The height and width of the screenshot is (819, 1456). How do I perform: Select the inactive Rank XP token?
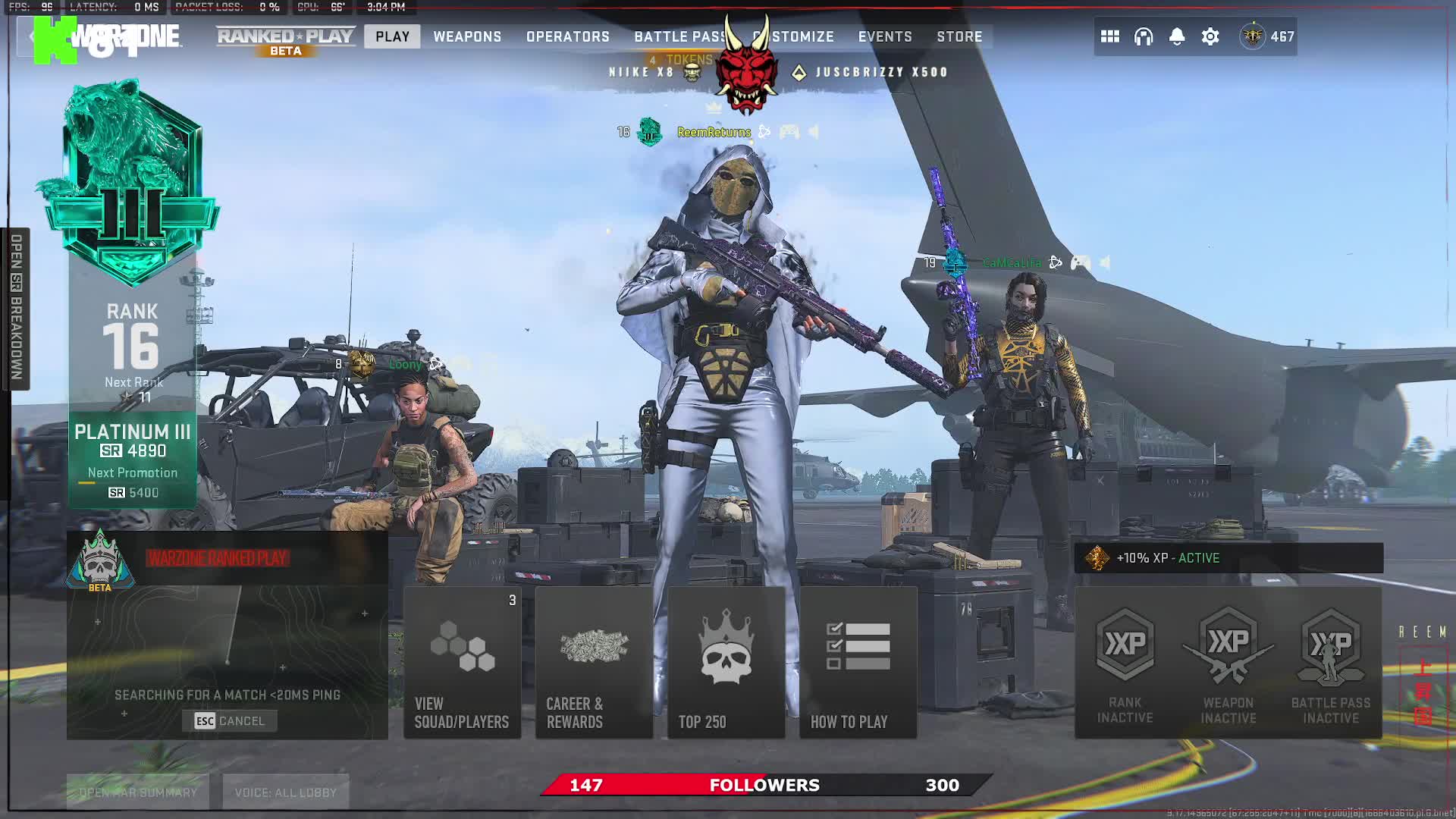point(1125,664)
